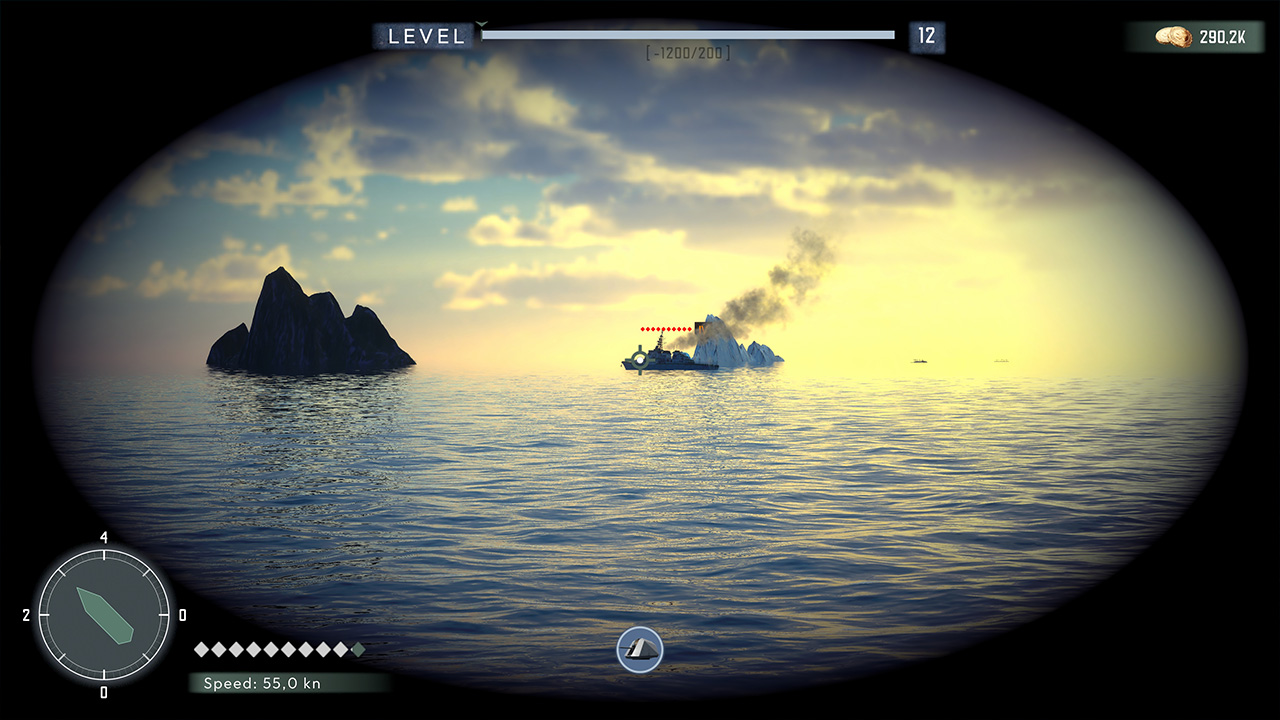This screenshot has width=1280, height=720.
Task: Click the level experience progress bar
Action: click(x=688, y=34)
